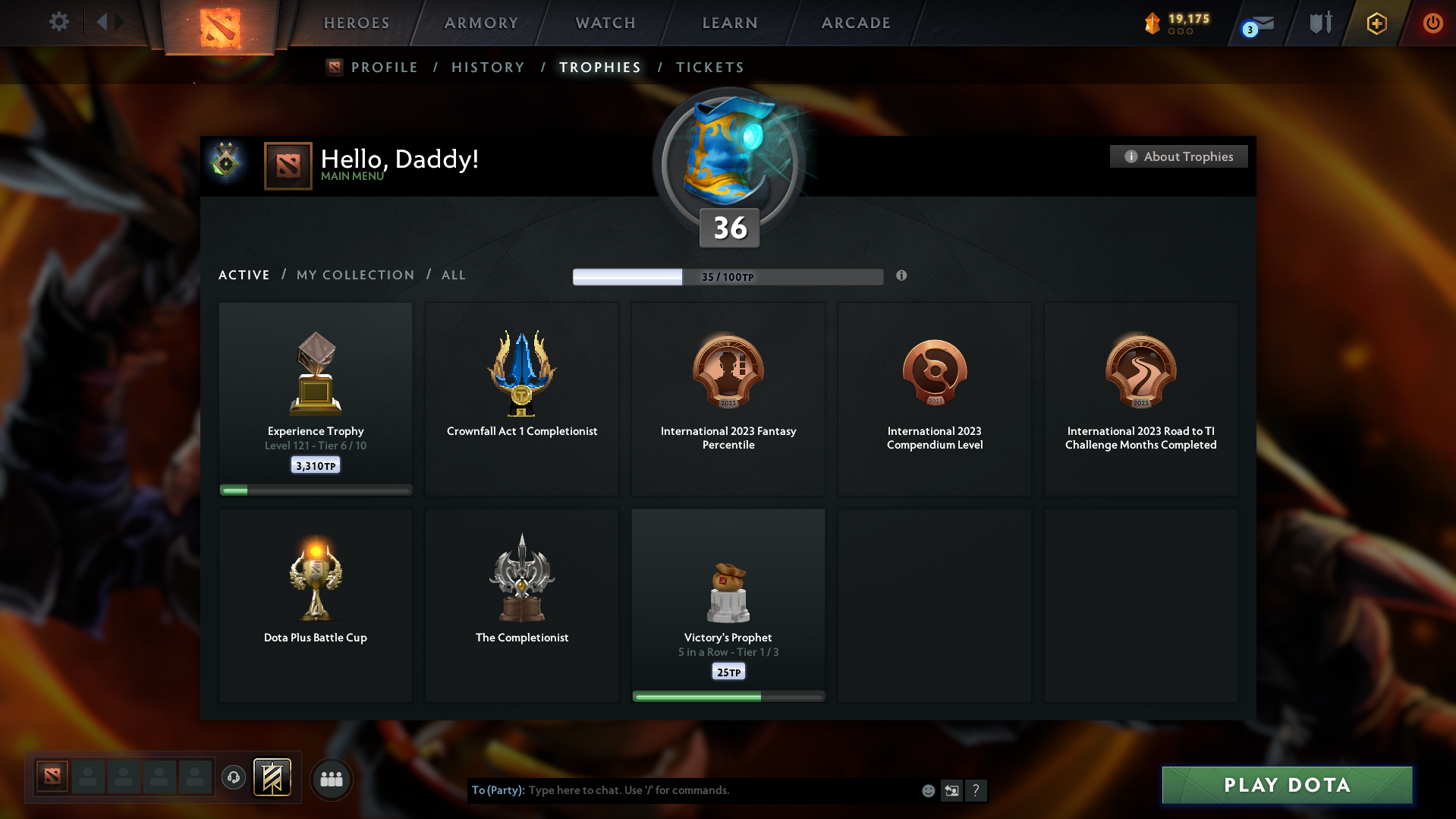Click the info icon beside the TP bar
The width and height of the screenshot is (1456, 819).
point(902,276)
